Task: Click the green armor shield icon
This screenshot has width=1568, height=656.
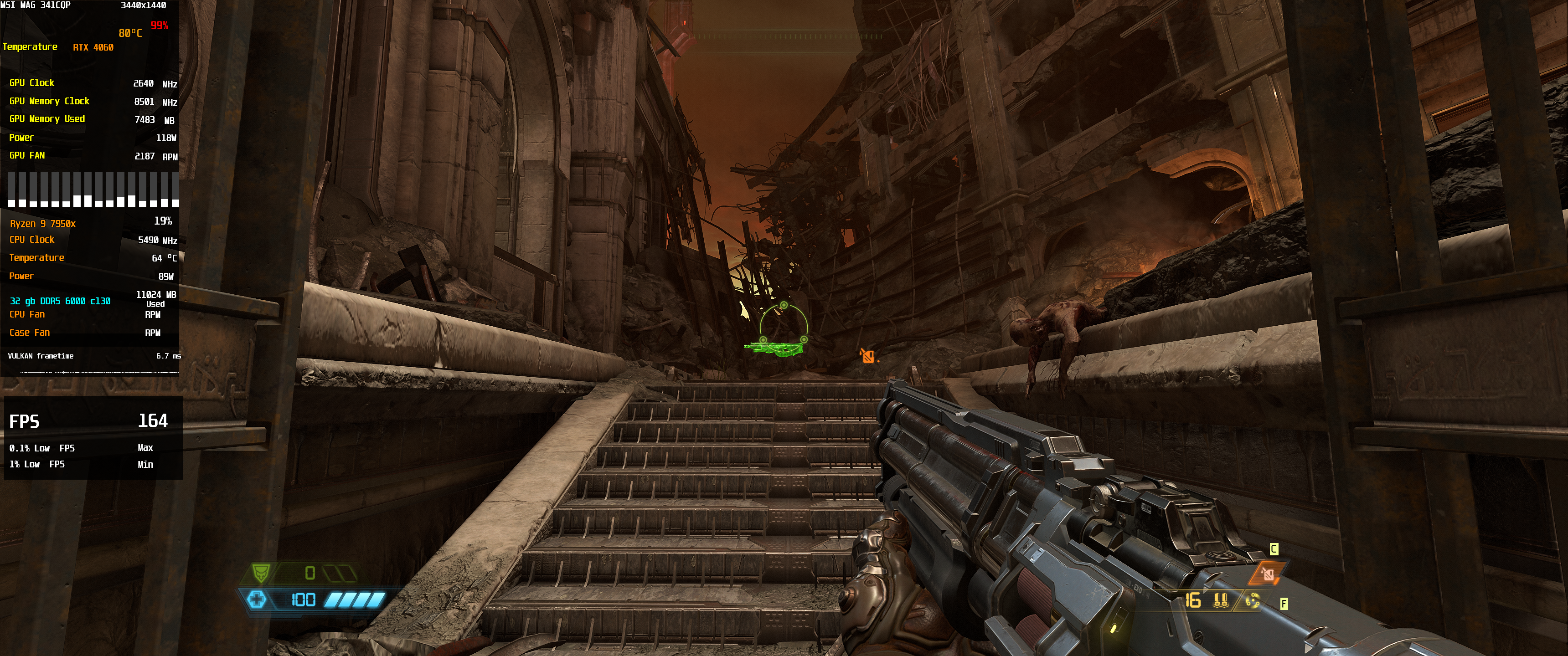Action: [261, 573]
